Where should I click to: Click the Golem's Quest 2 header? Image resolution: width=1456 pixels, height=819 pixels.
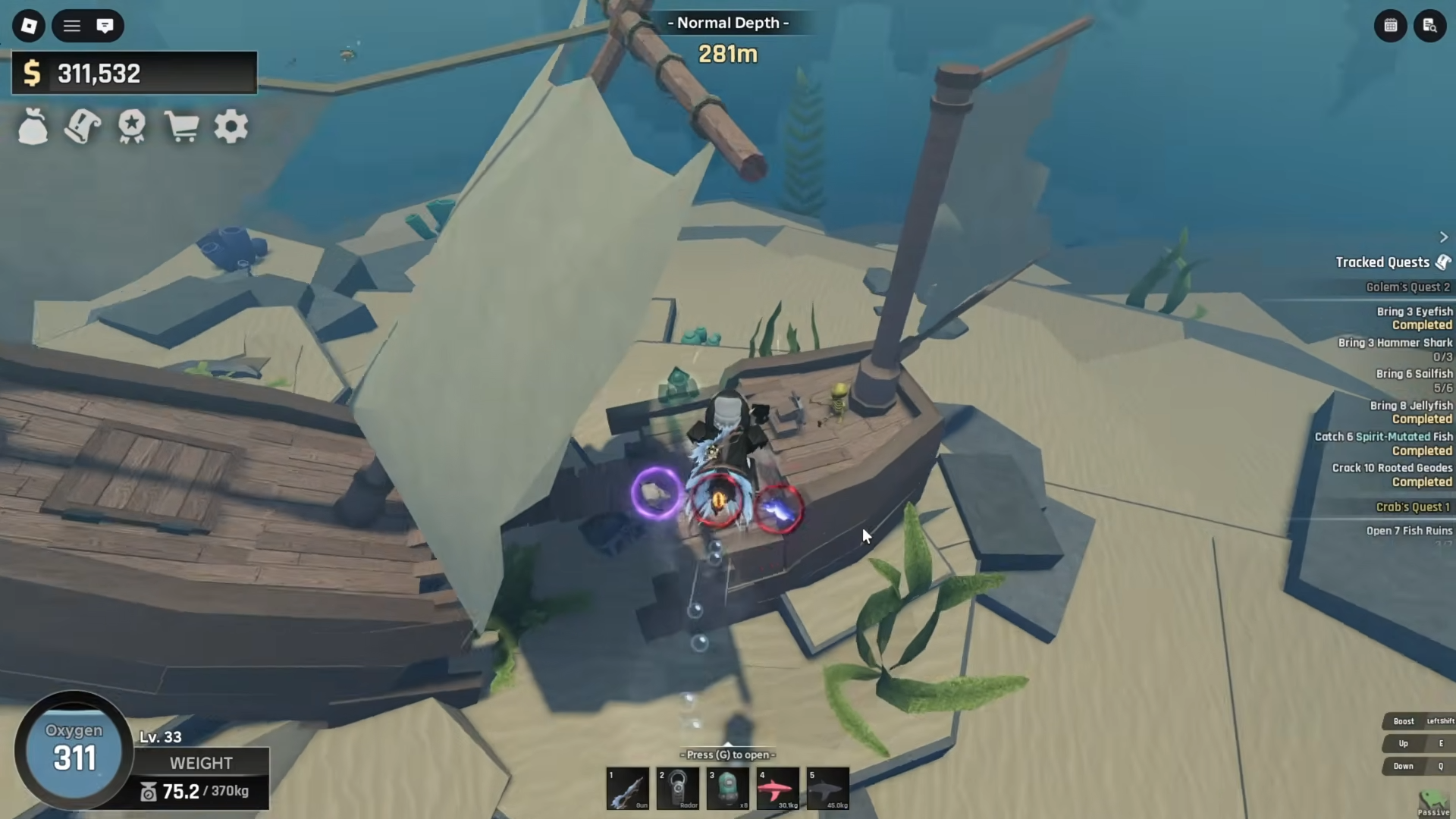coord(1407,287)
